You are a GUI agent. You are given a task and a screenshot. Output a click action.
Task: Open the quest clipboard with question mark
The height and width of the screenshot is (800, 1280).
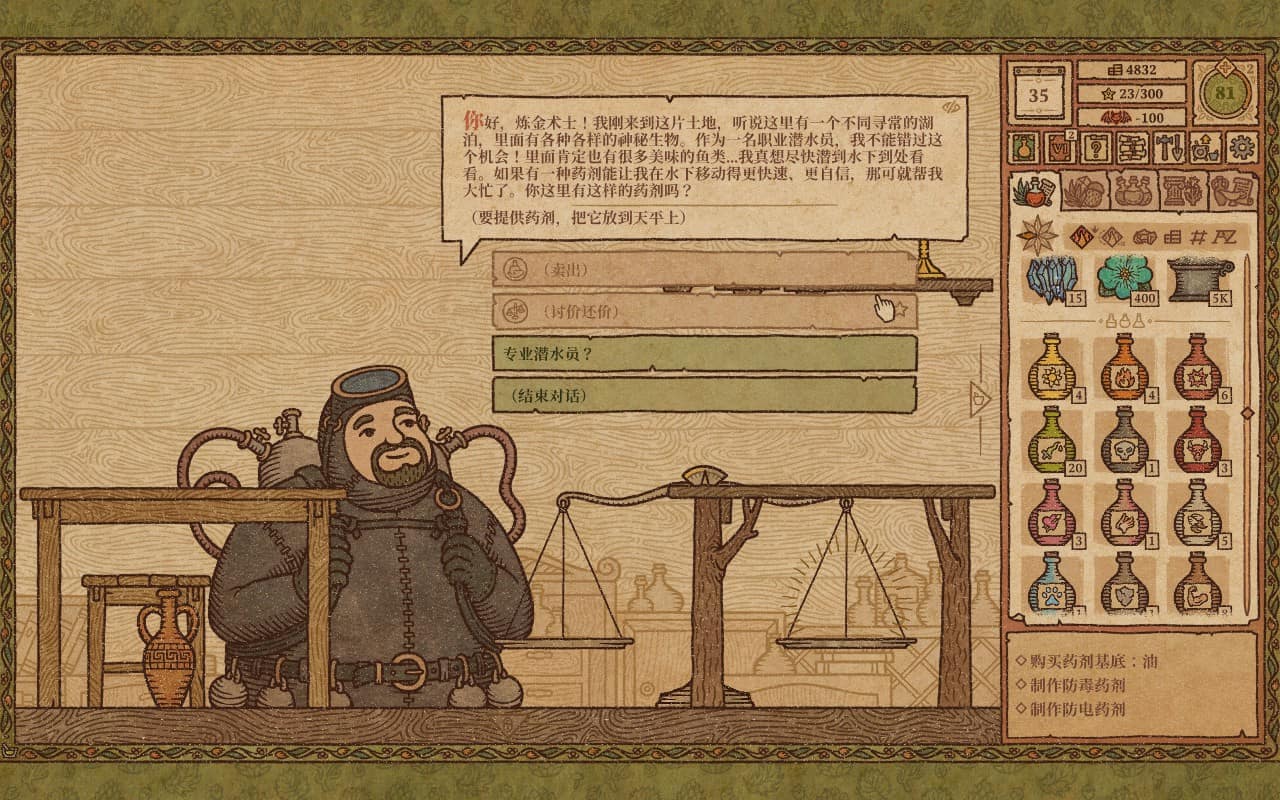[1096, 148]
